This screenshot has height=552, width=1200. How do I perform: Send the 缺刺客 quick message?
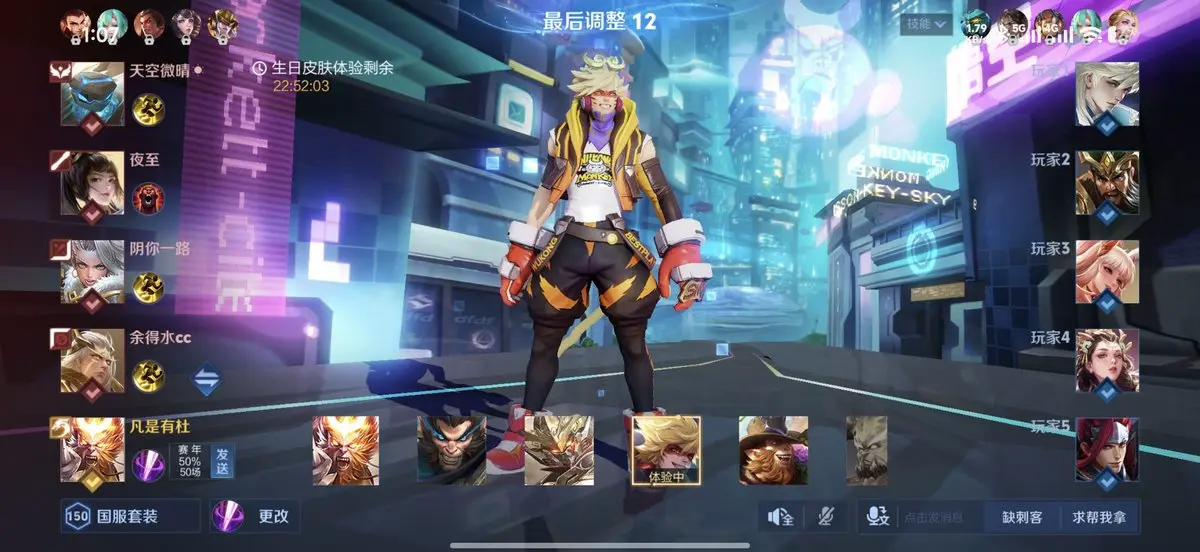tap(1022, 517)
